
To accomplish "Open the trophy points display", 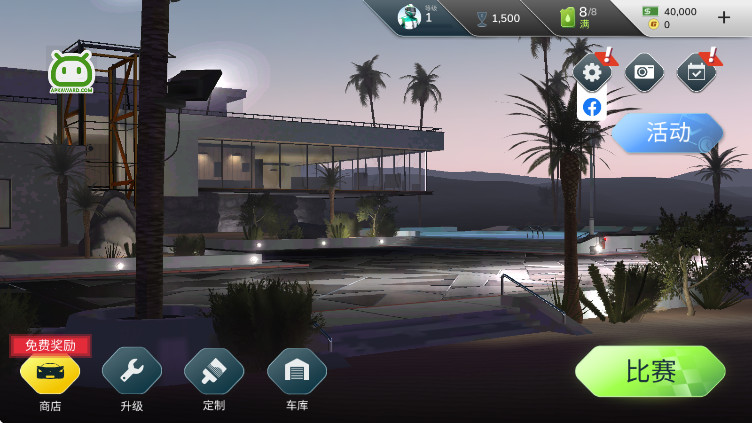I will (x=497, y=18).
